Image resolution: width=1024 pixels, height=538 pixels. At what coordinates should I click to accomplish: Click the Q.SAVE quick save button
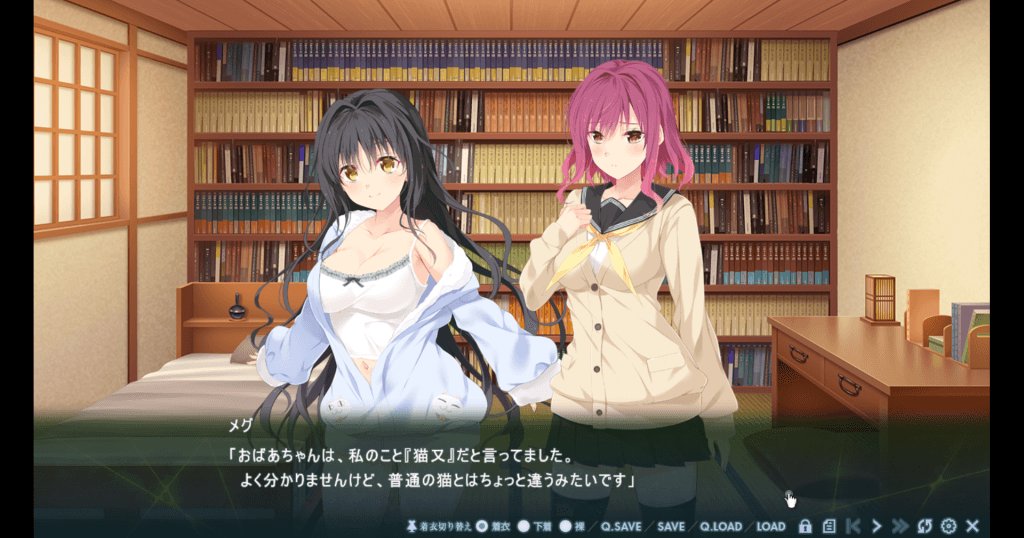(621, 526)
